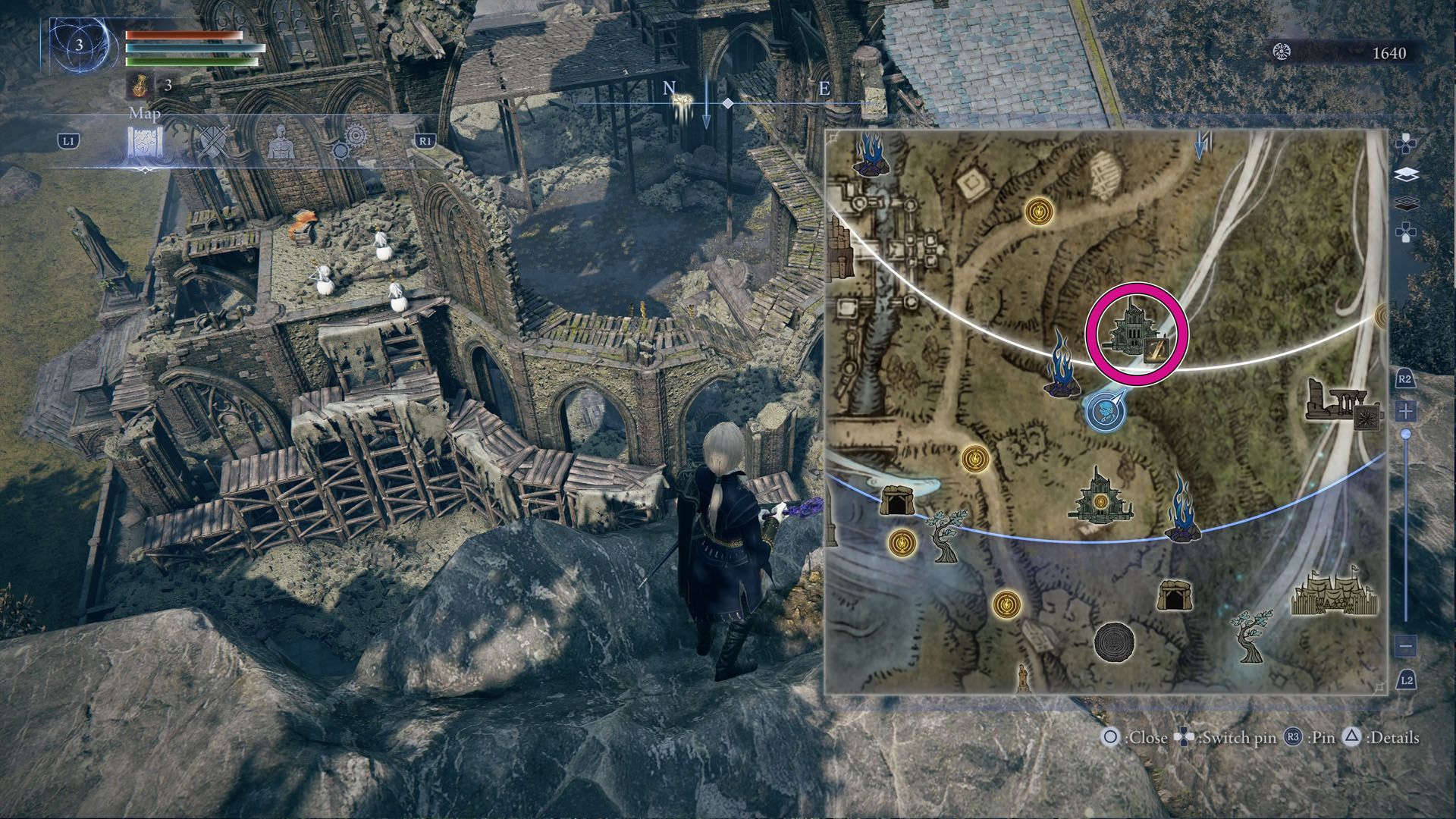Click the player position marker on the map
This screenshot has width=1456, height=819.
tap(1103, 411)
